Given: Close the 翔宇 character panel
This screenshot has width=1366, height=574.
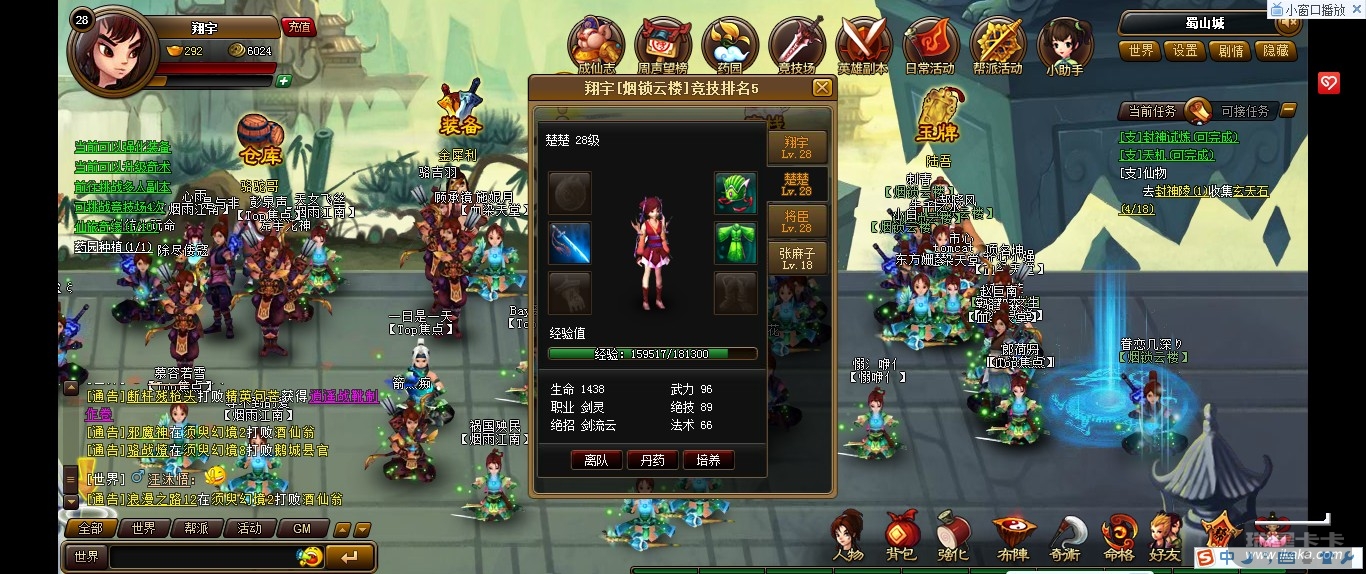Looking at the screenshot, I should [822, 88].
